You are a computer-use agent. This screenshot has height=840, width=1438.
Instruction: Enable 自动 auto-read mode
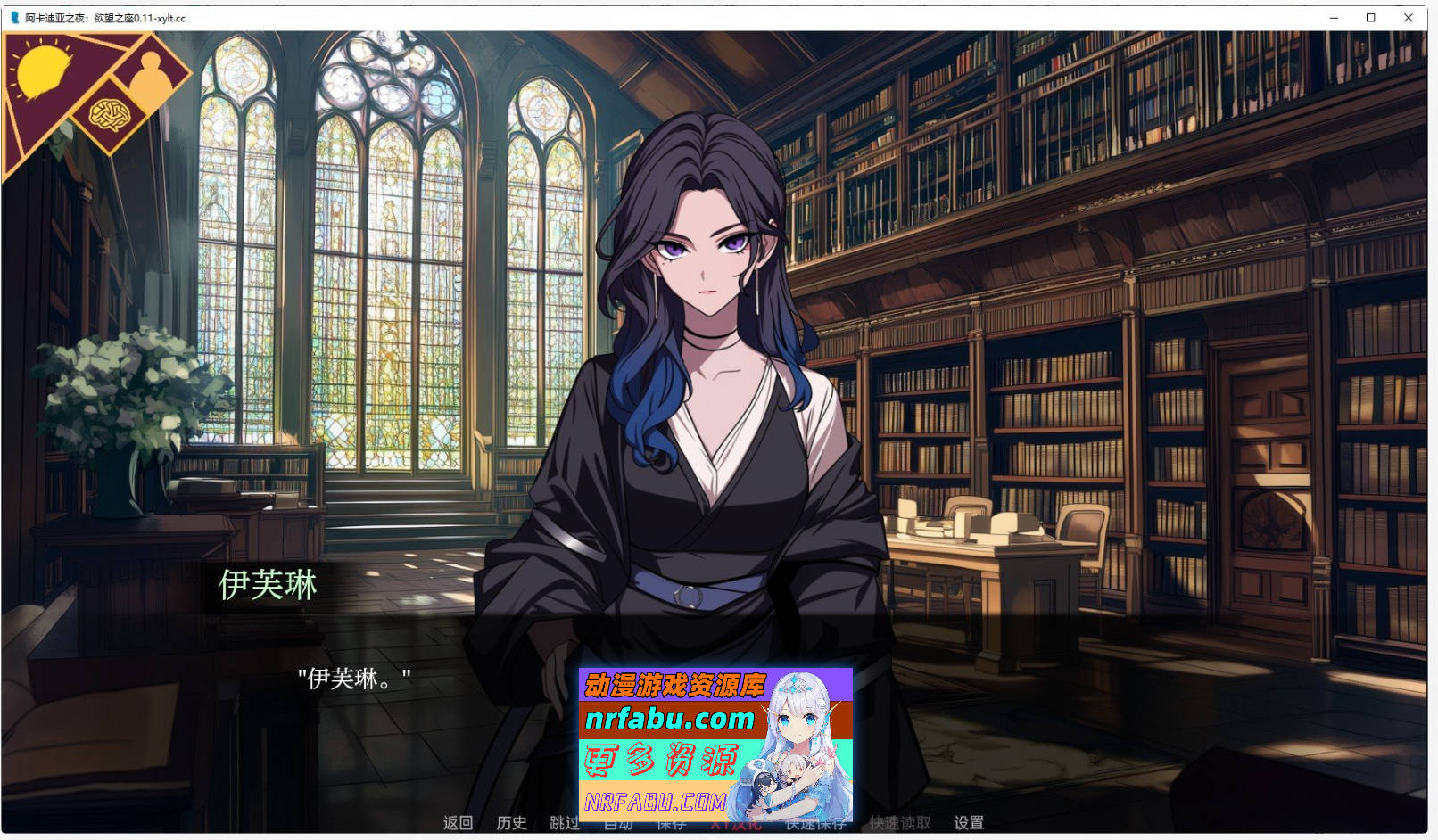tap(619, 823)
